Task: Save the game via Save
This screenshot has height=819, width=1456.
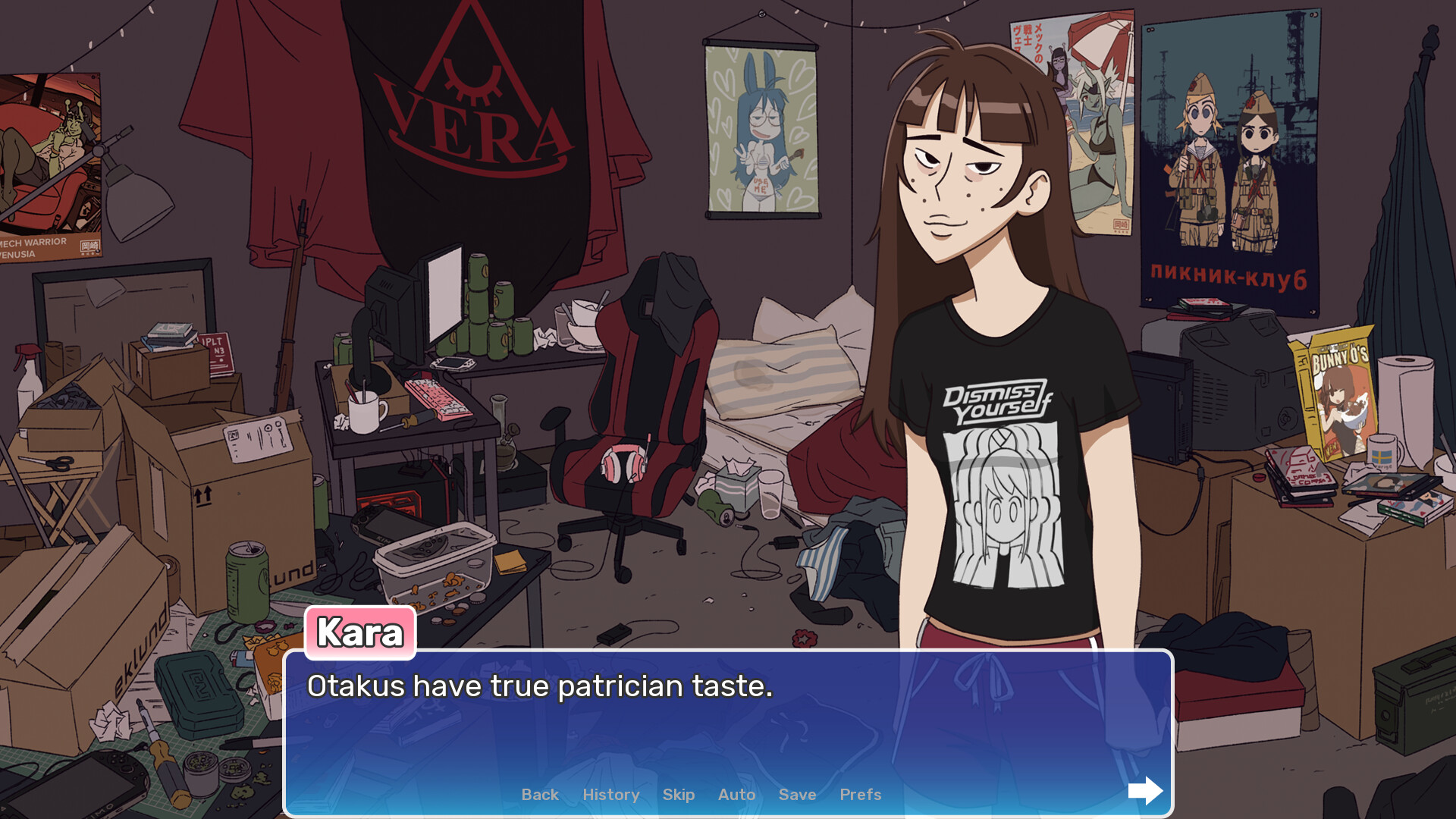Action: click(796, 794)
